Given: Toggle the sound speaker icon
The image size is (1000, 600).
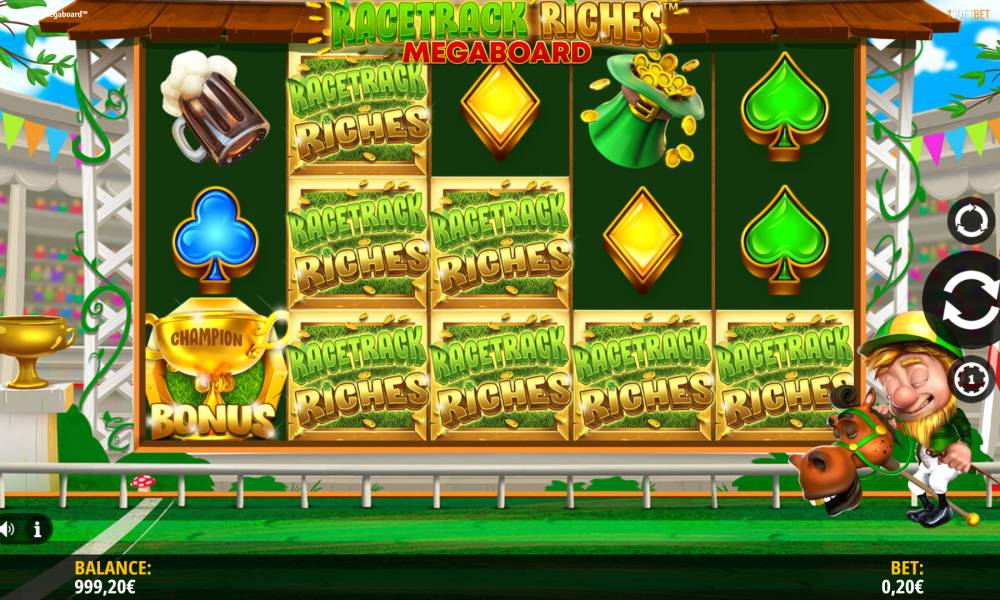Looking at the screenshot, I should [8, 530].
